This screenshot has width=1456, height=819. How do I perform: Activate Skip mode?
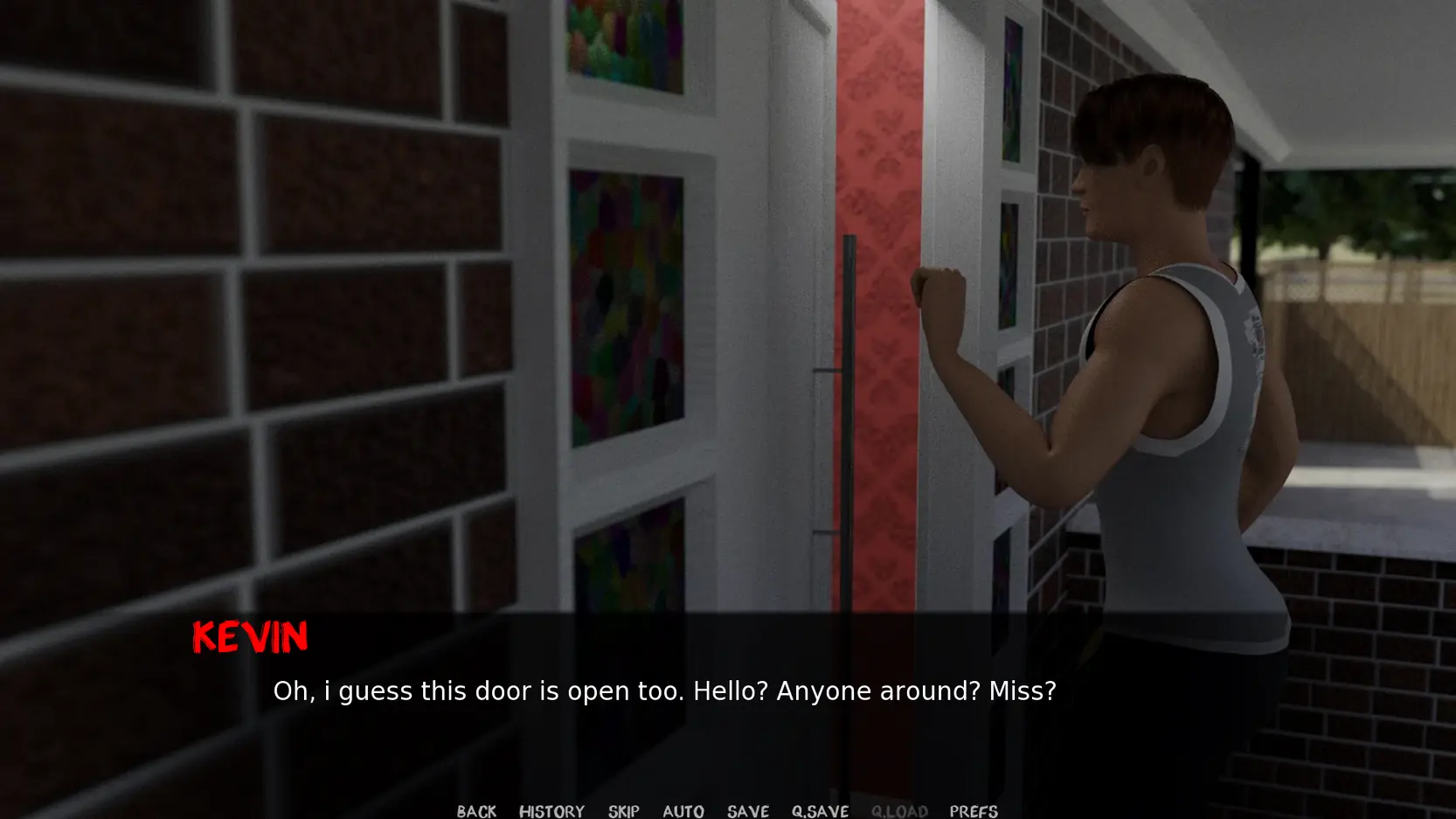[x=624, y=811]
